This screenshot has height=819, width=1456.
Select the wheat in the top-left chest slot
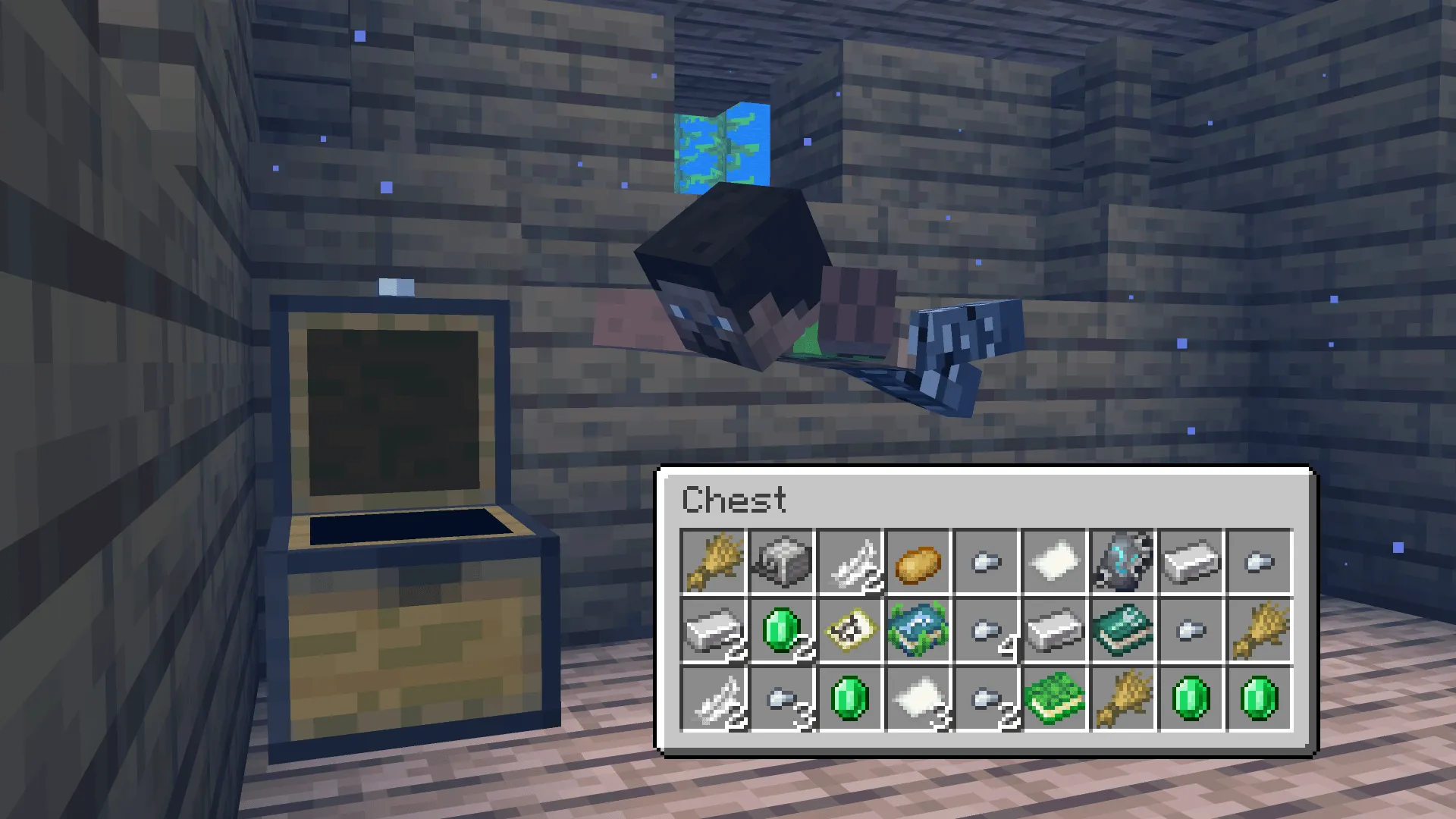coord(713,561)
